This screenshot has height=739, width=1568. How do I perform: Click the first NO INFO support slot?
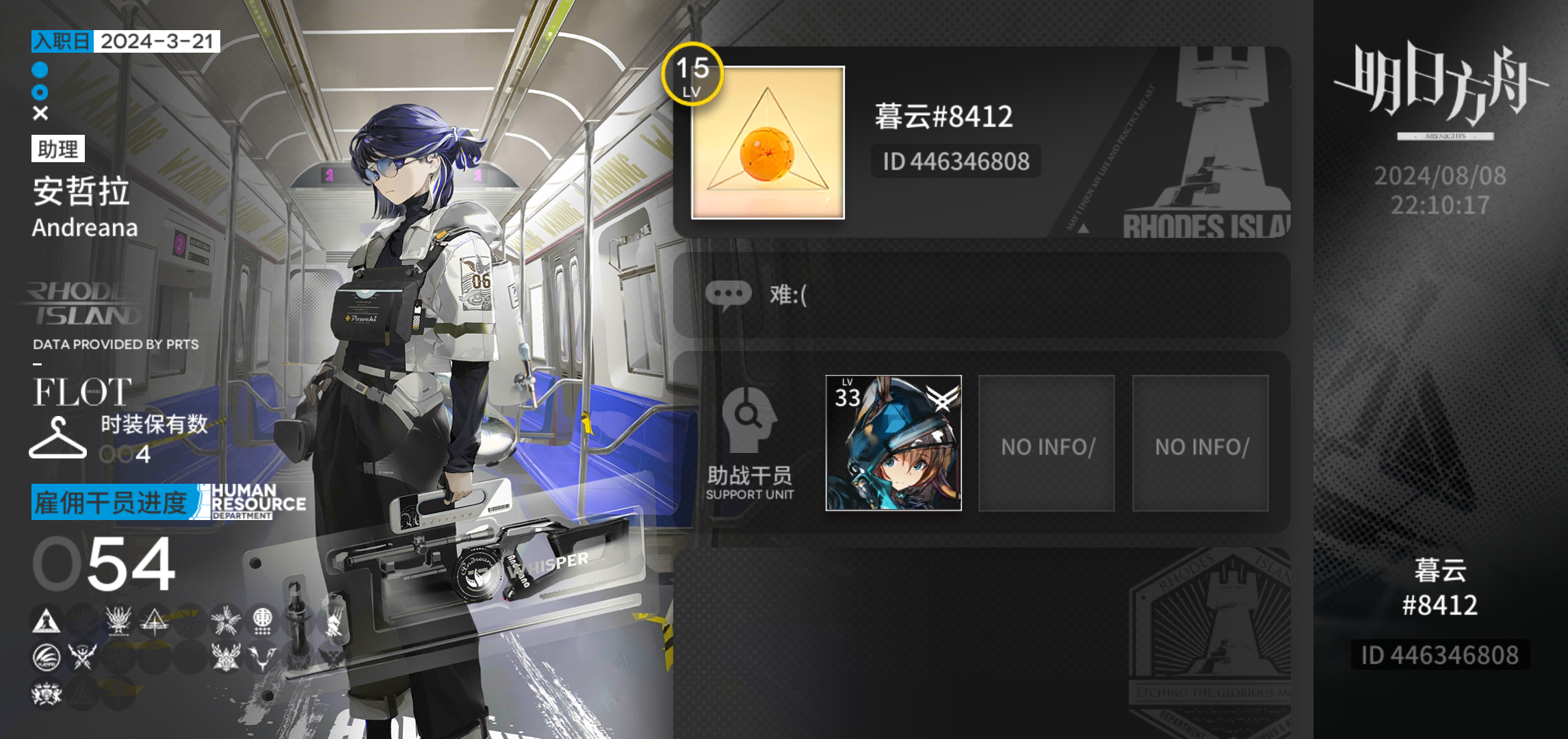1047,443
